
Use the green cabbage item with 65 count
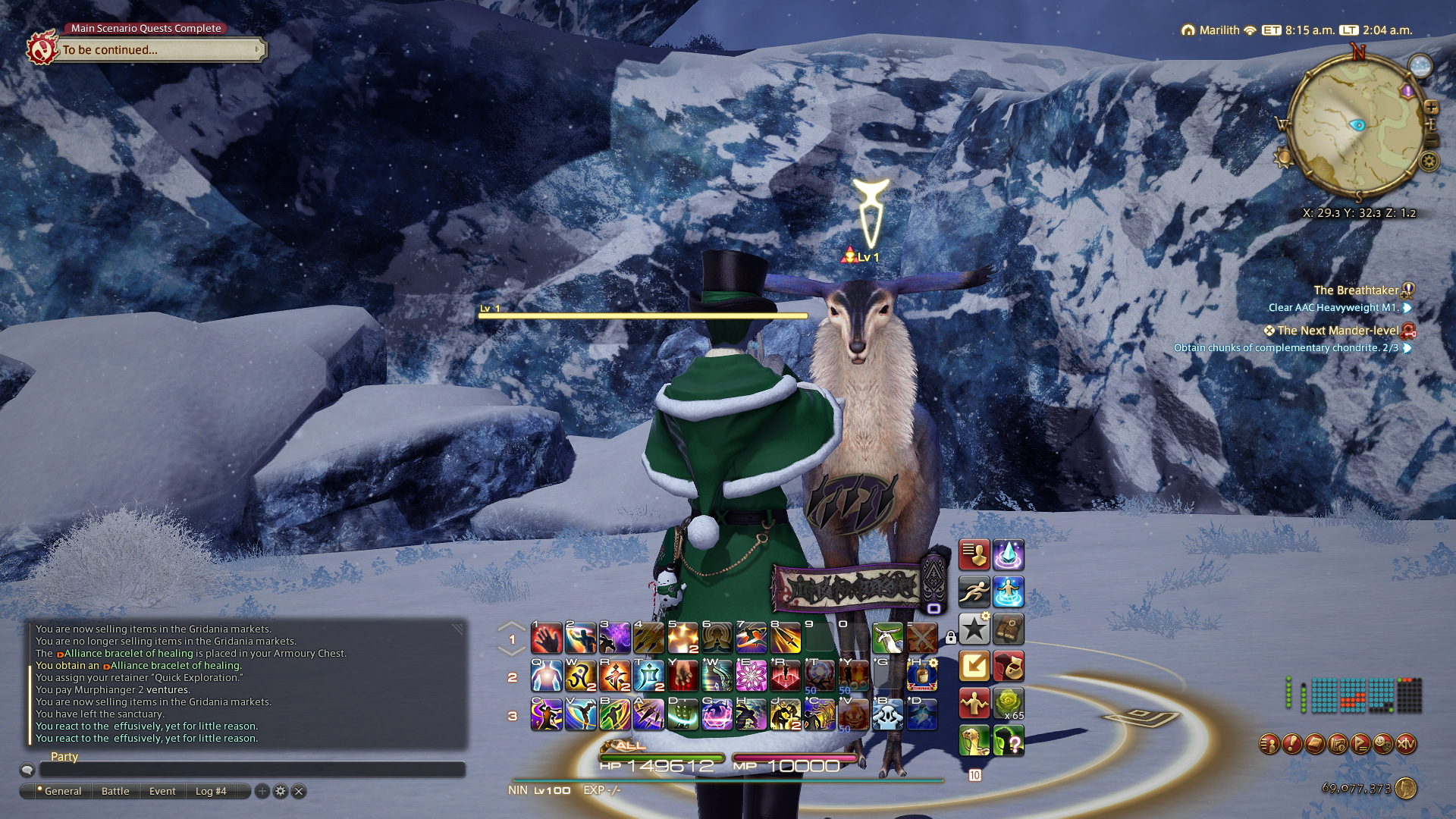[1008, 704]
